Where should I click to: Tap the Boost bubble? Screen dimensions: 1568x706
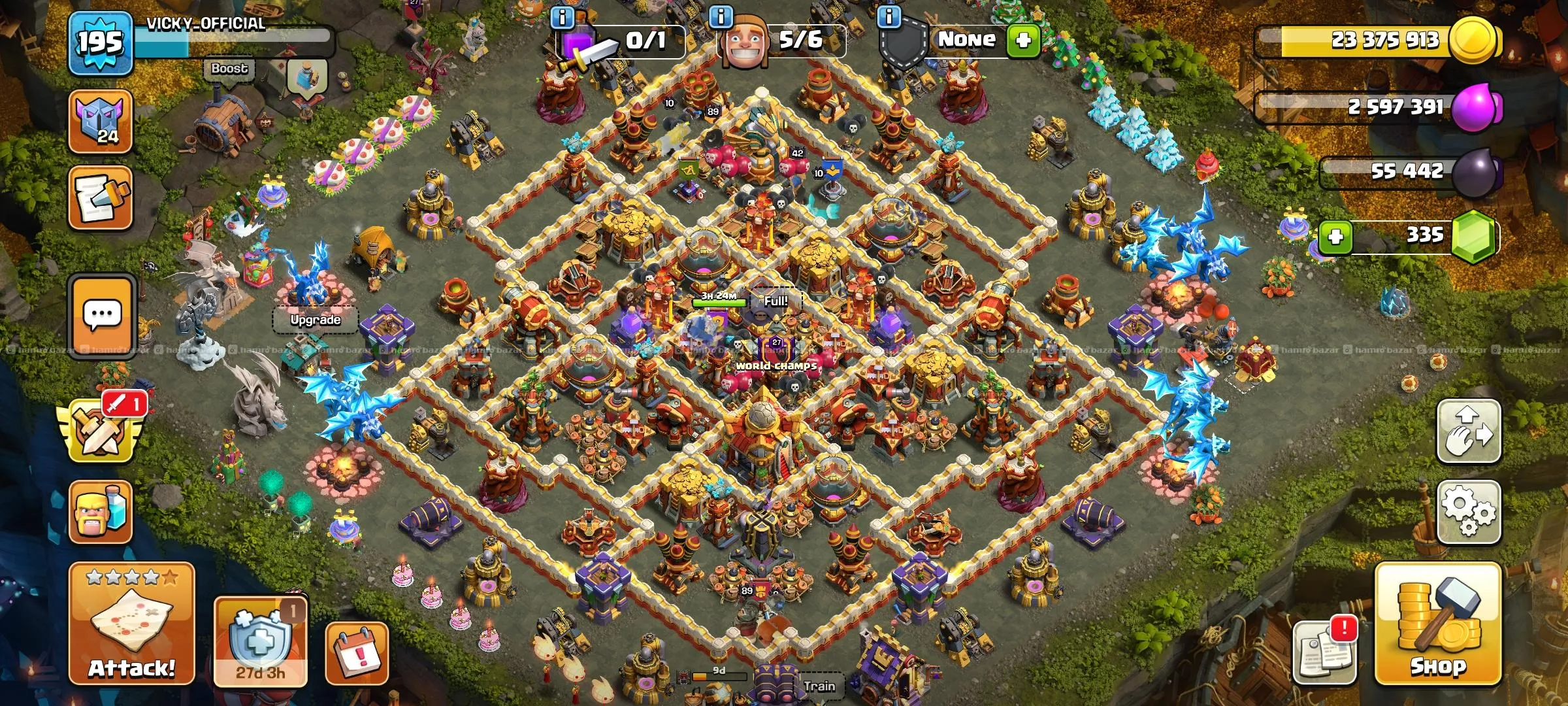pyautogui.click(x=229, y=69)
